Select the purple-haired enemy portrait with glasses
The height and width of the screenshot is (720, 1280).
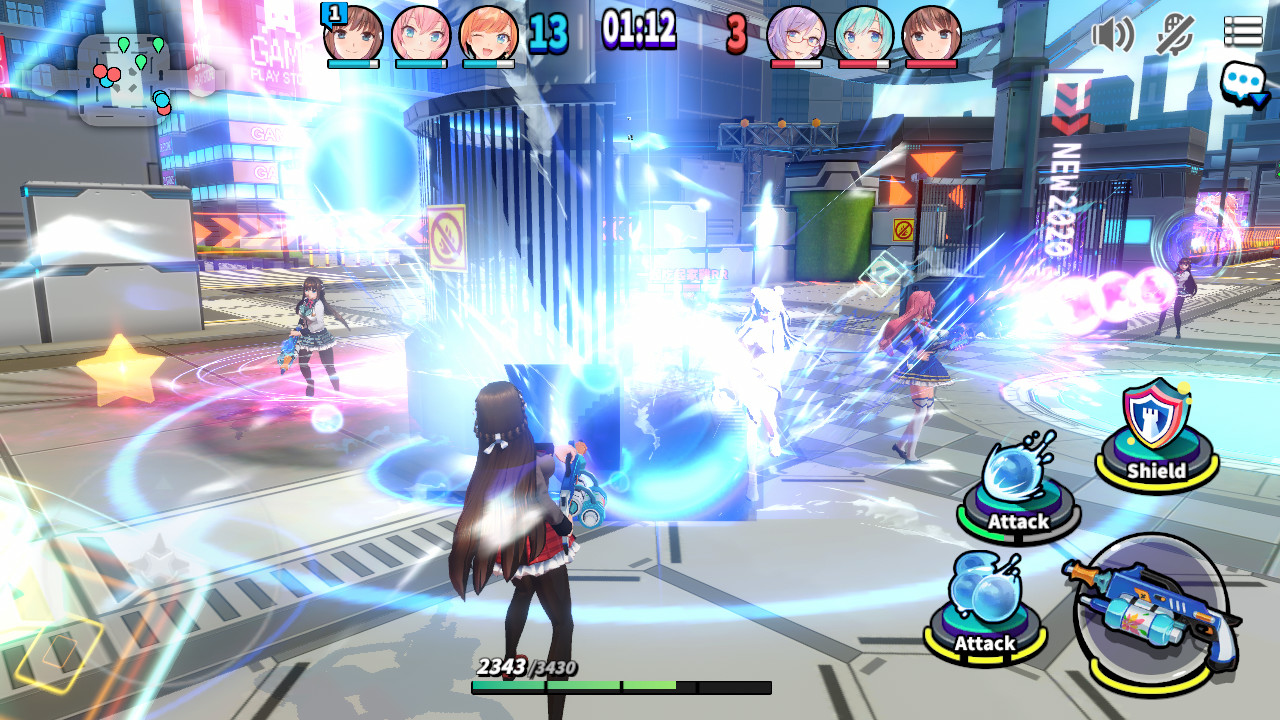point(796,33)
